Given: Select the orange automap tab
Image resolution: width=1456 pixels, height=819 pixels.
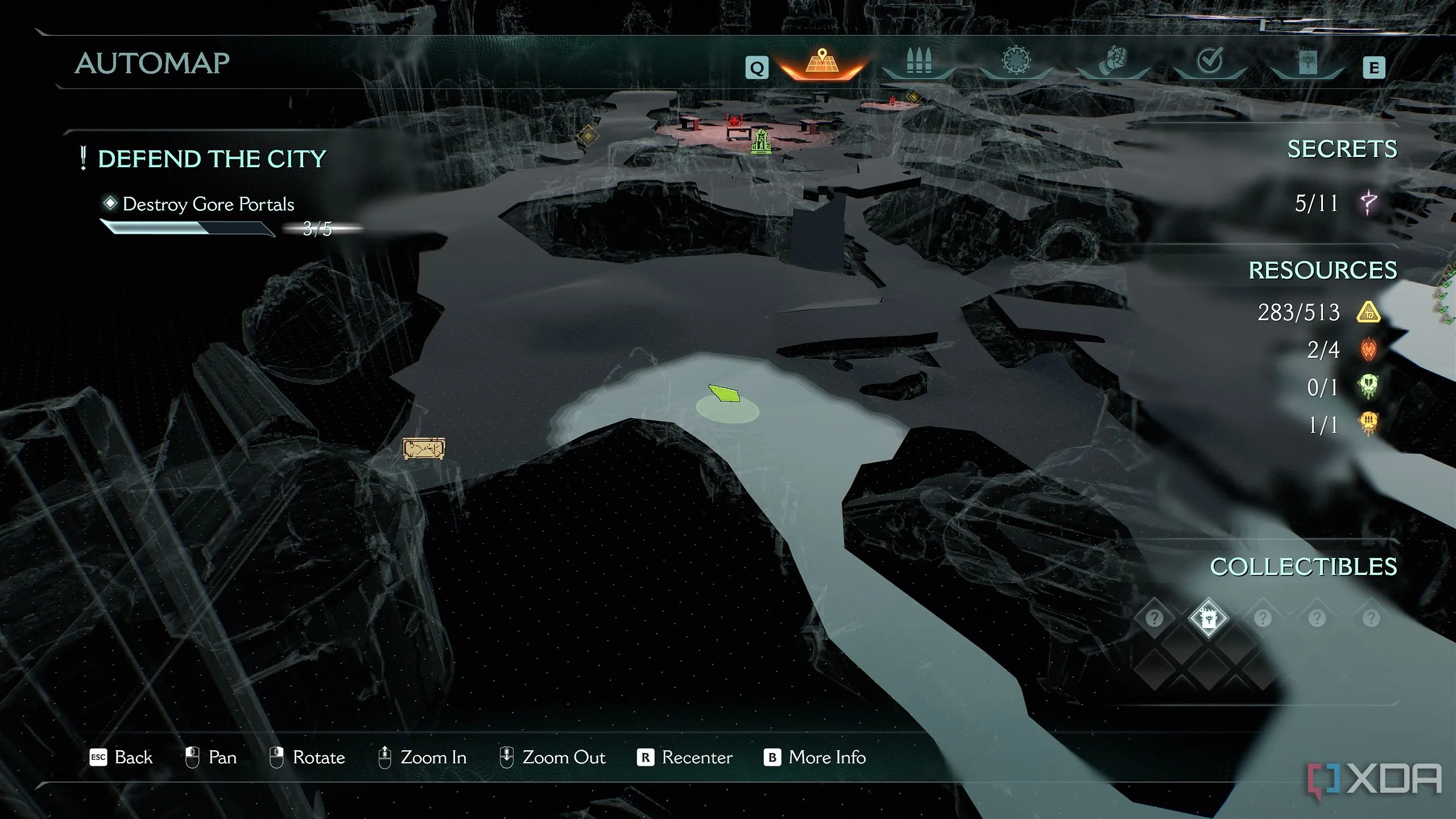Looking at the screenshot, I should [x=822, y=63].
